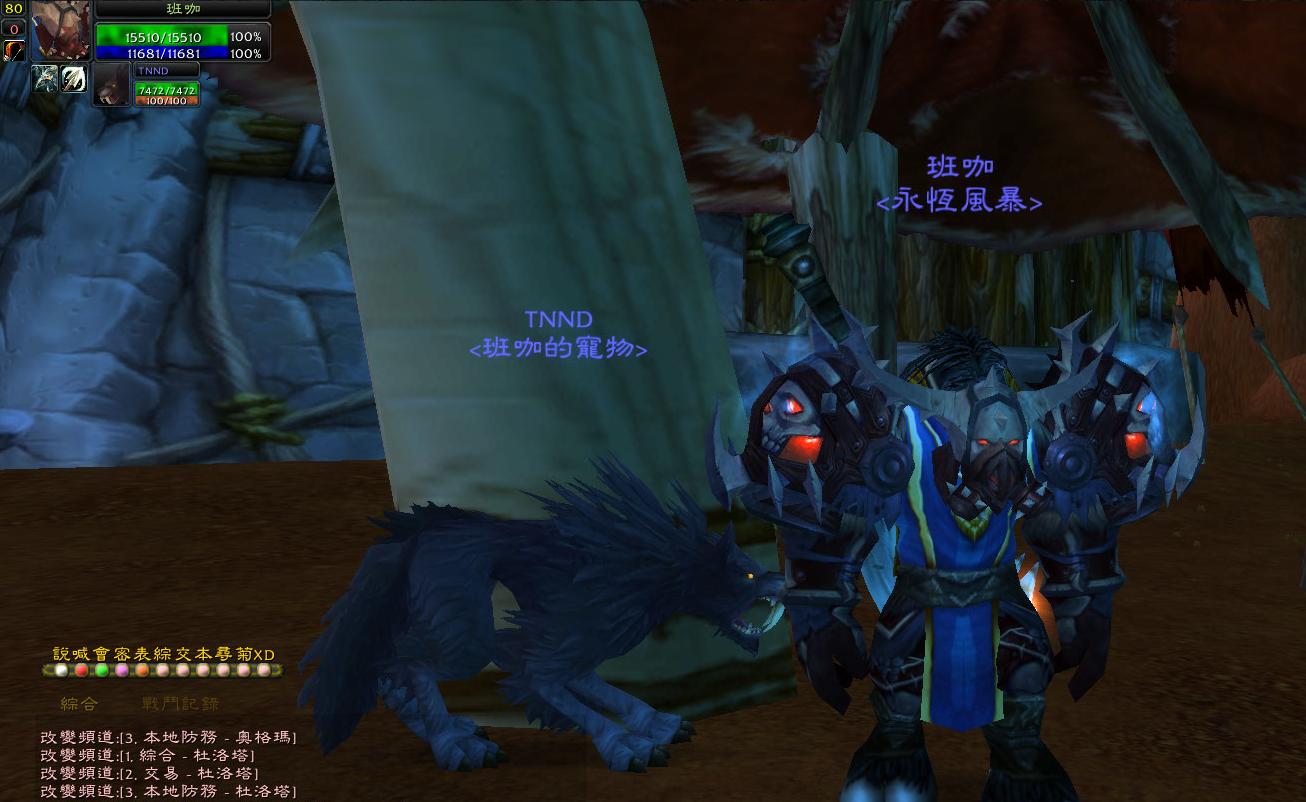Select the white say-channel orb

point(61,670)
